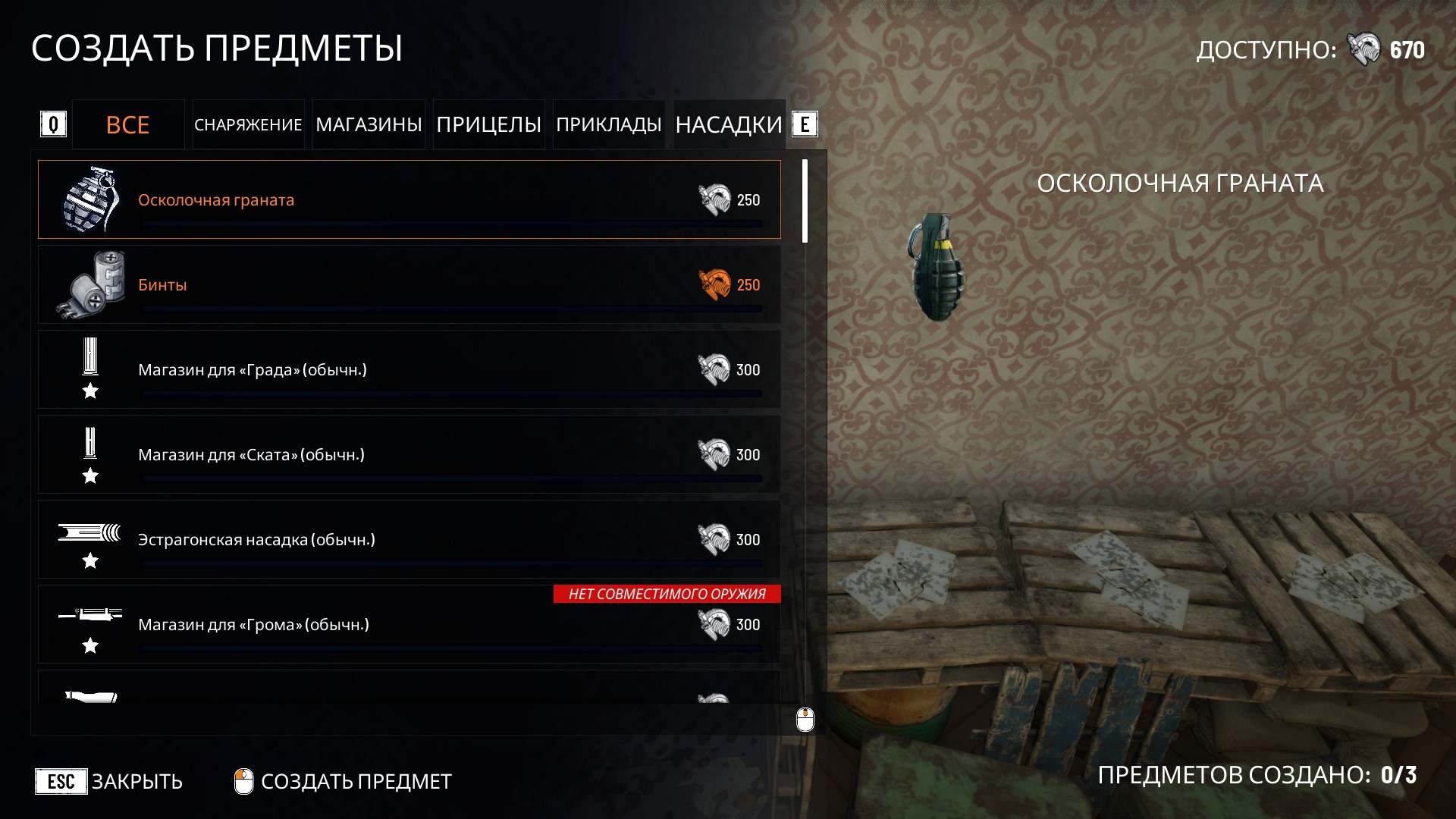
Task: Choose the Бинты crafting row
Action: coord(409,284)
